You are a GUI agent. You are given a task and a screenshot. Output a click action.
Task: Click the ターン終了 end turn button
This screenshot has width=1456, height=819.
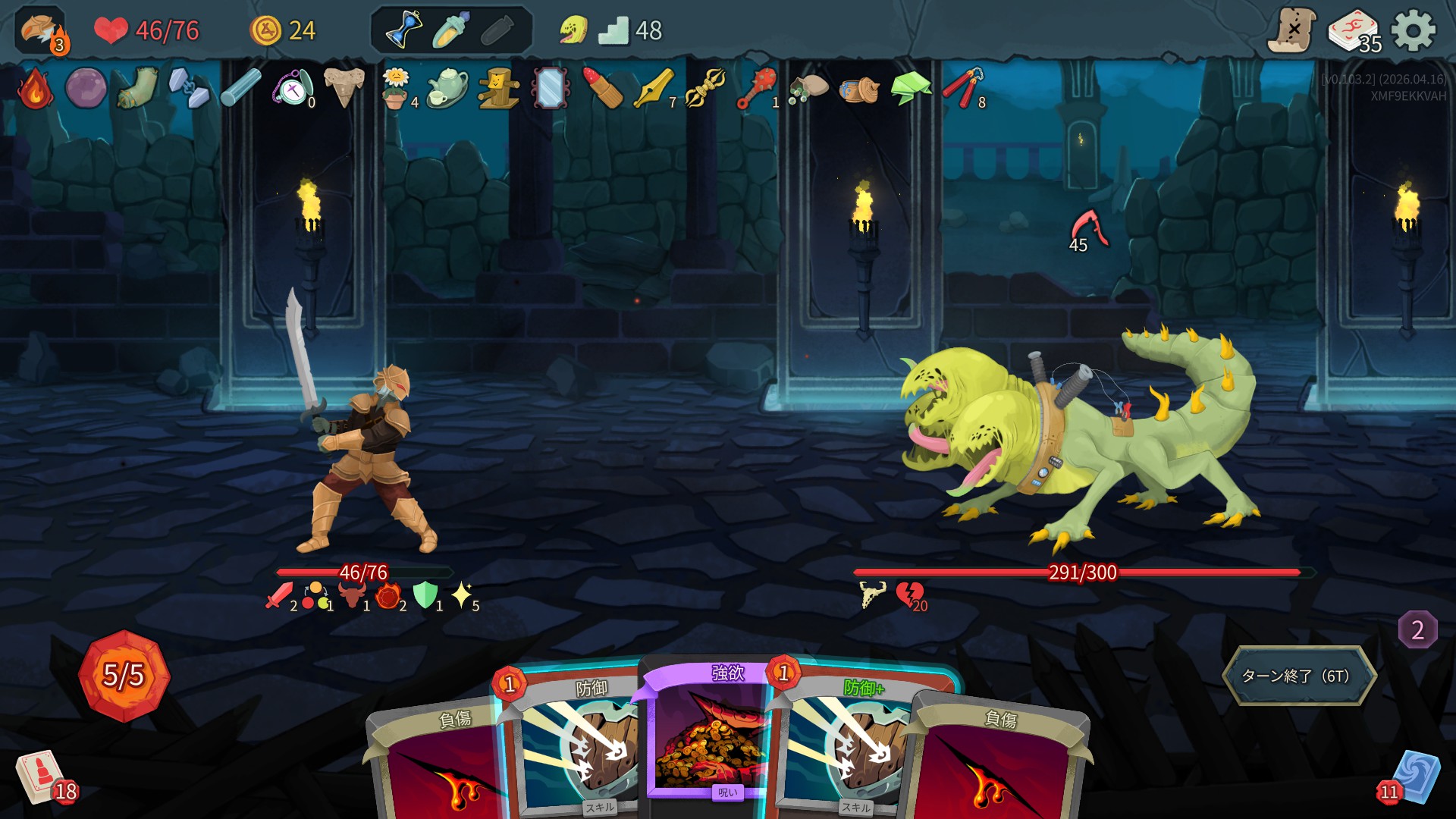pos(1298,675)
